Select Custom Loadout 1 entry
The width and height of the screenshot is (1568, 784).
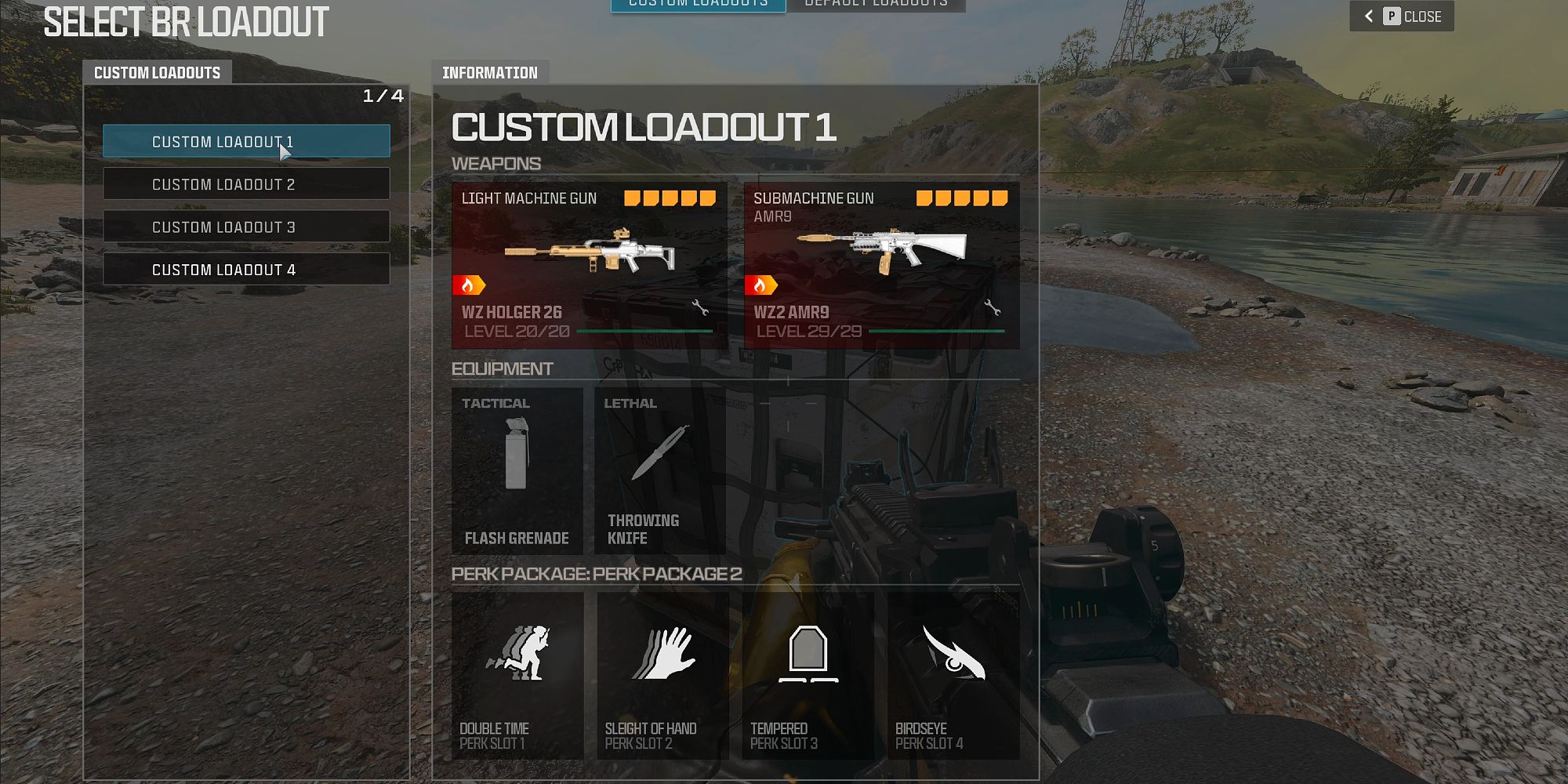click(x=246, y=141)
